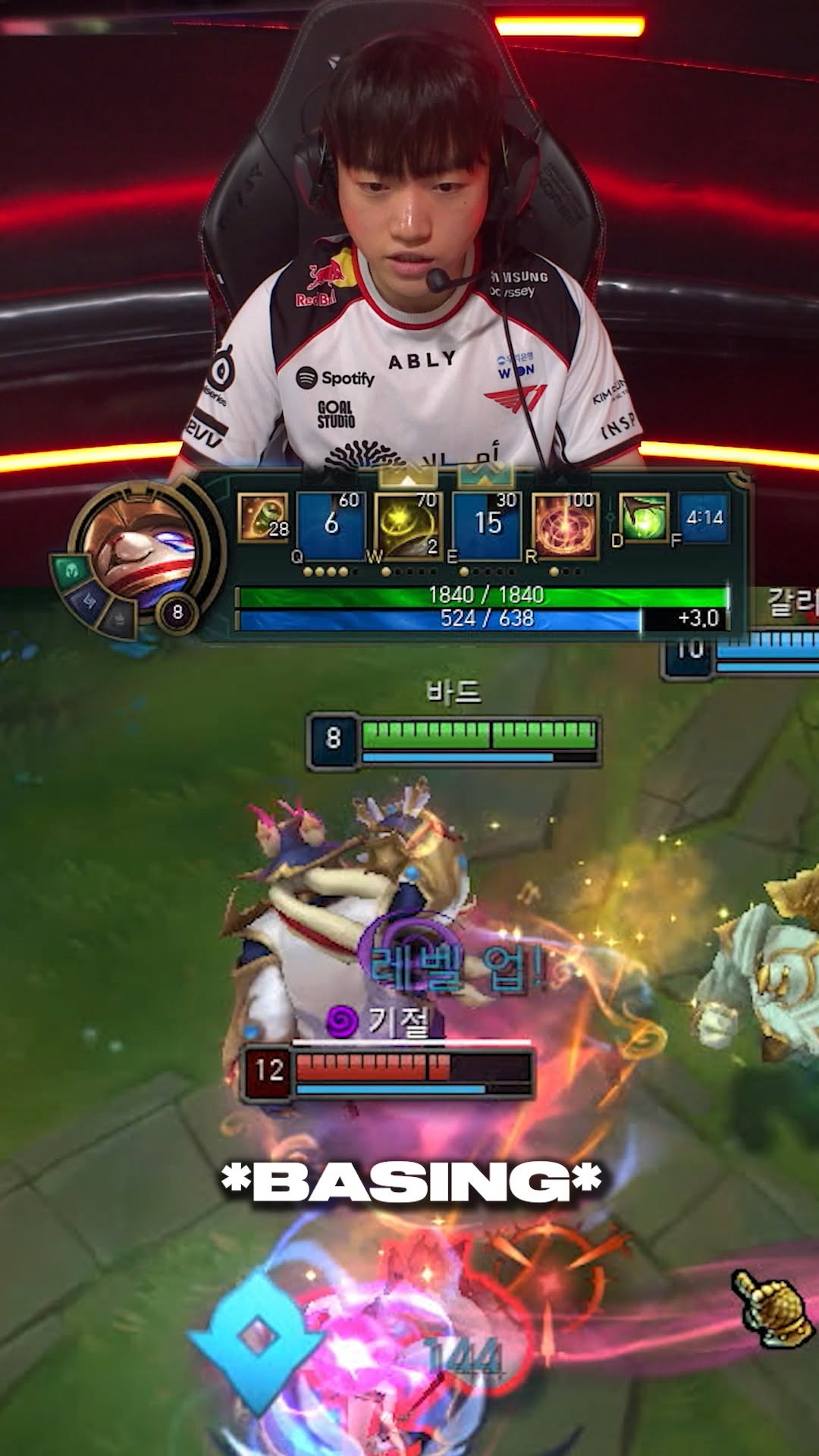Select the passive ability icon showing 28
This screenshot has width=819, height=1456.
(x=263, y=519)
